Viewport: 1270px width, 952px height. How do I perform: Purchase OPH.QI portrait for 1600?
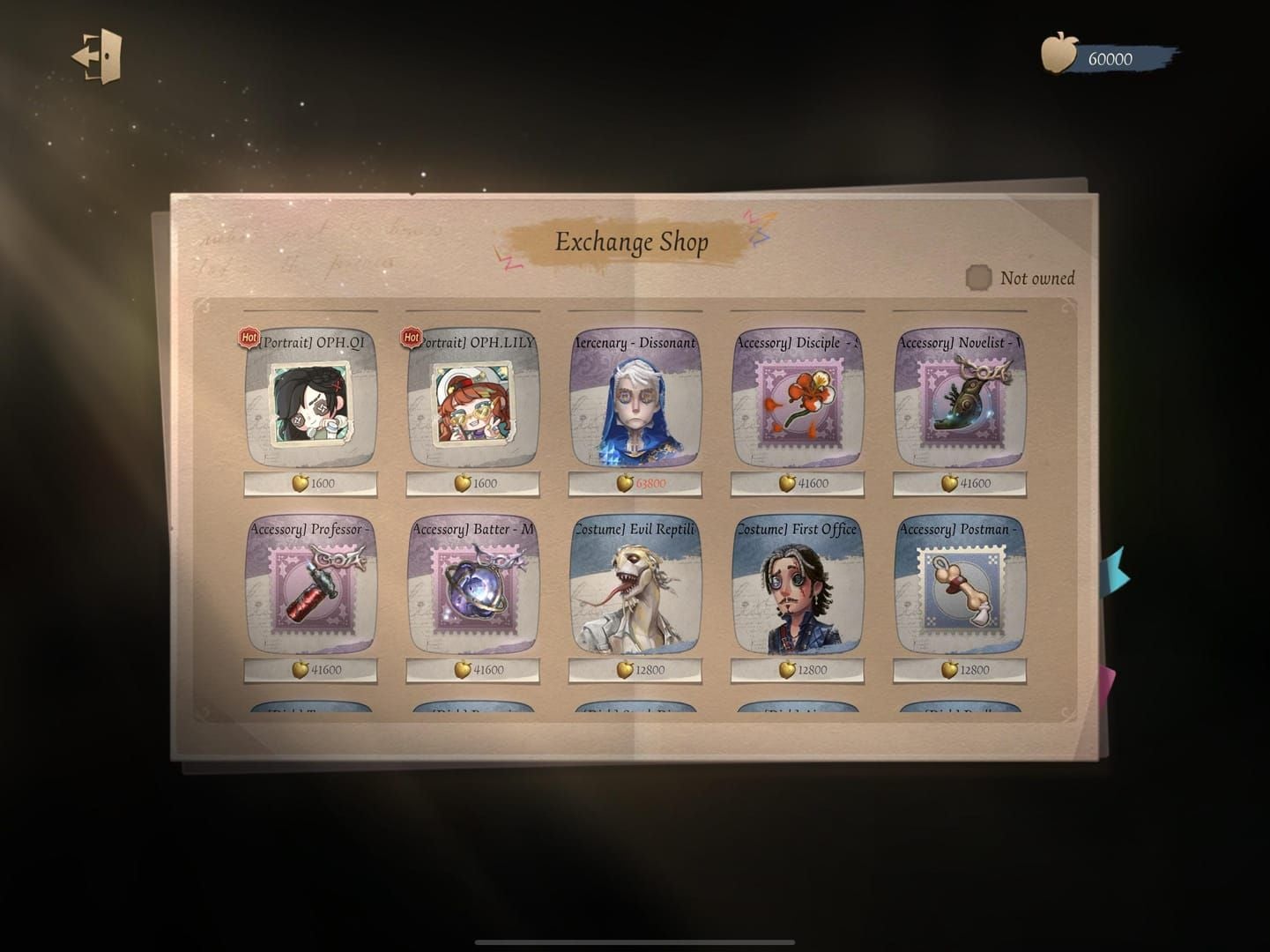pyautogui.click(x=310, y=482)
